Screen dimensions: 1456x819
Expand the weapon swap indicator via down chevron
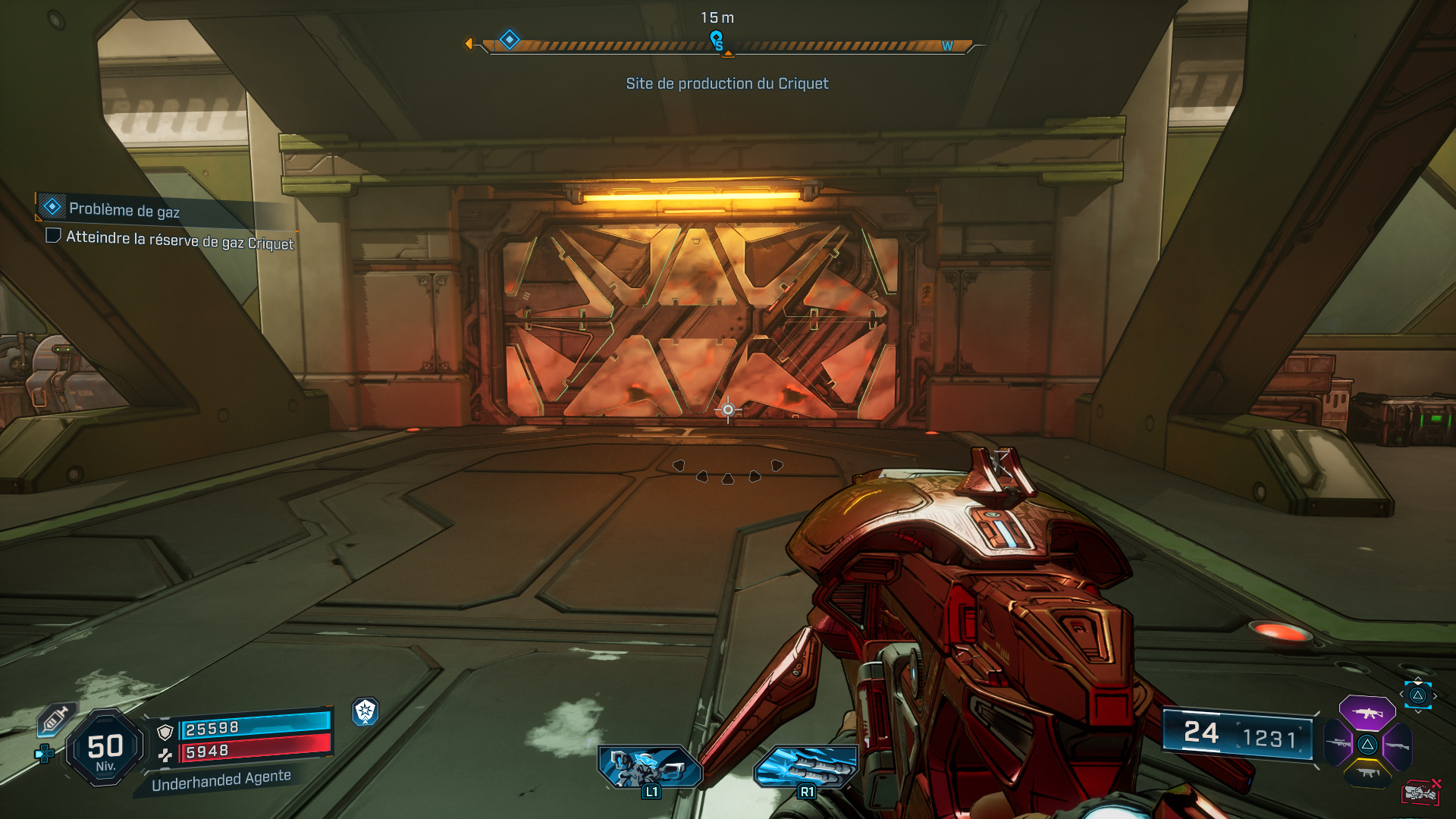tap(1418, 712)
